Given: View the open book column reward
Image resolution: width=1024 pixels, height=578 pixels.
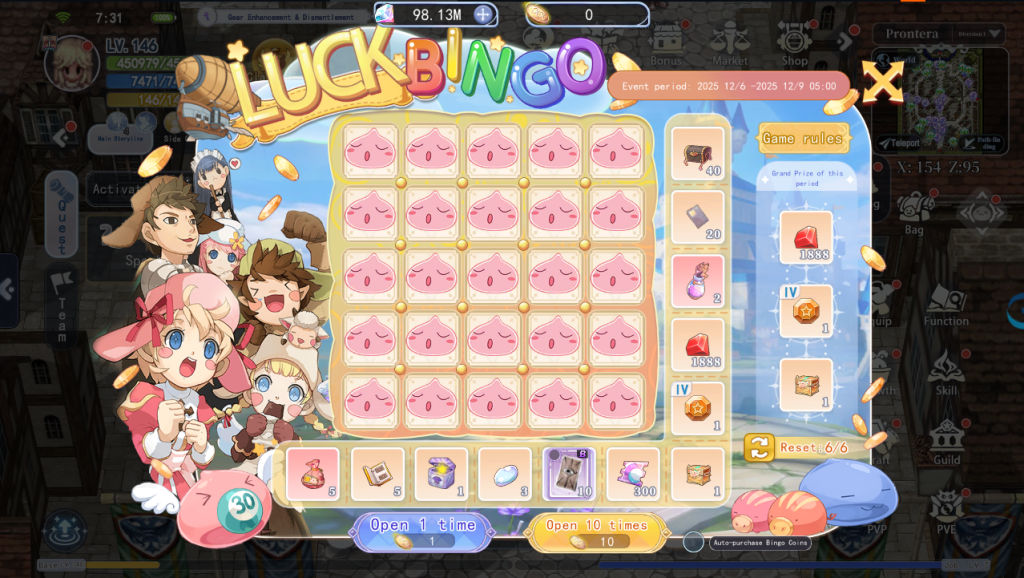Looking at the screenshot, I should 377,474.
